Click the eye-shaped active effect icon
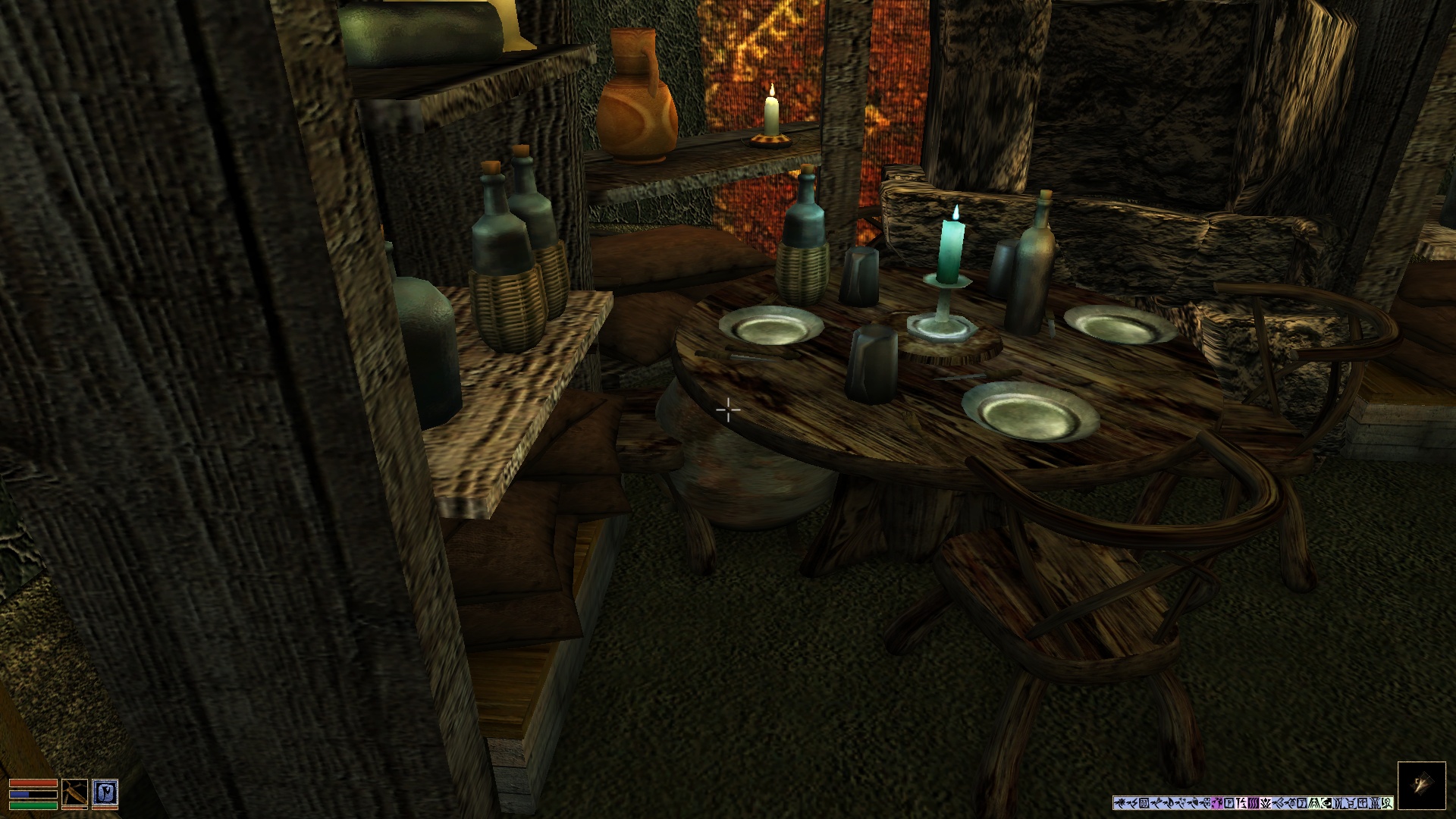 pyautogui.click(x=1326, y=803)
